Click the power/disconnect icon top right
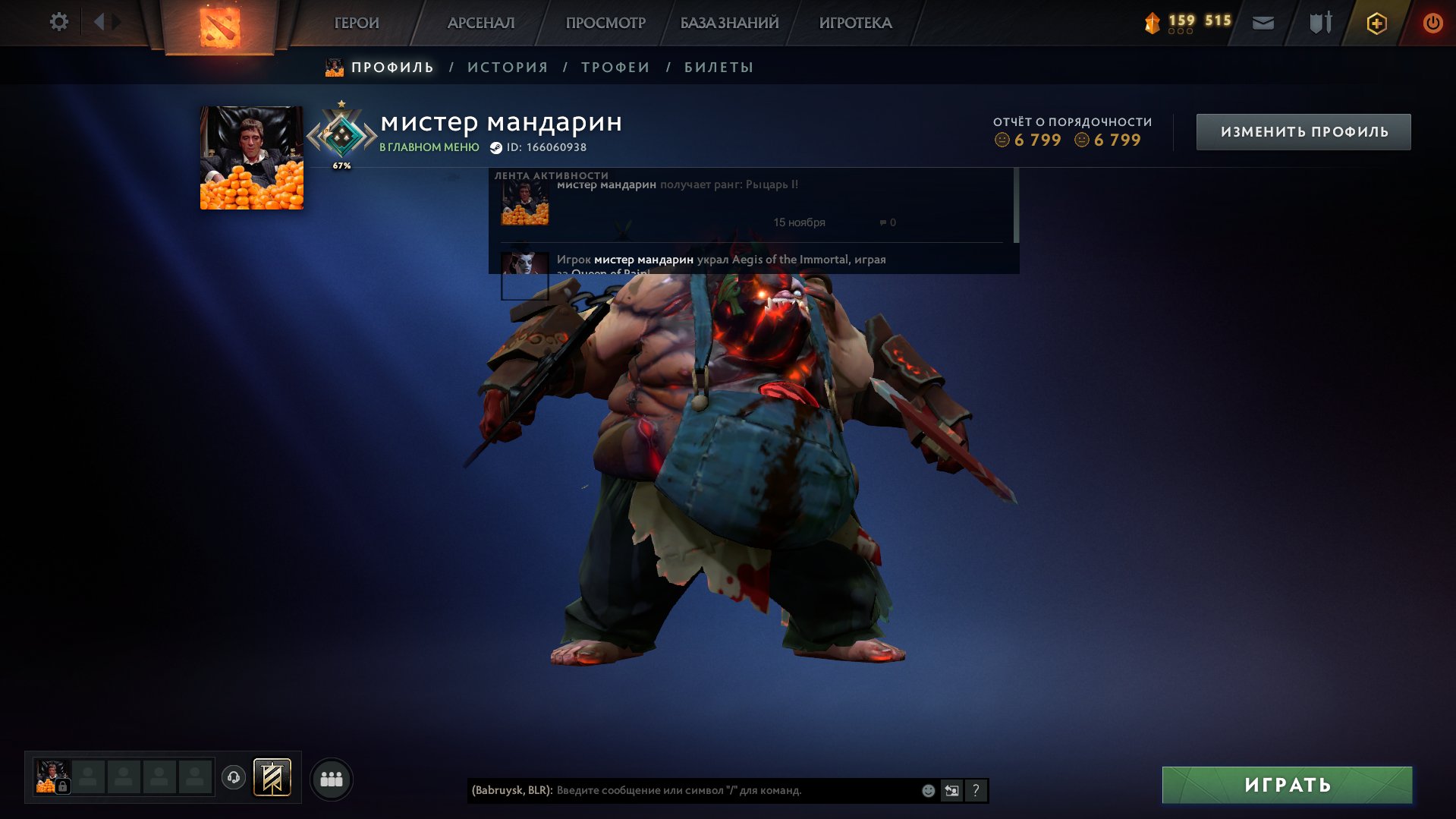 (x=1432, y=23)
